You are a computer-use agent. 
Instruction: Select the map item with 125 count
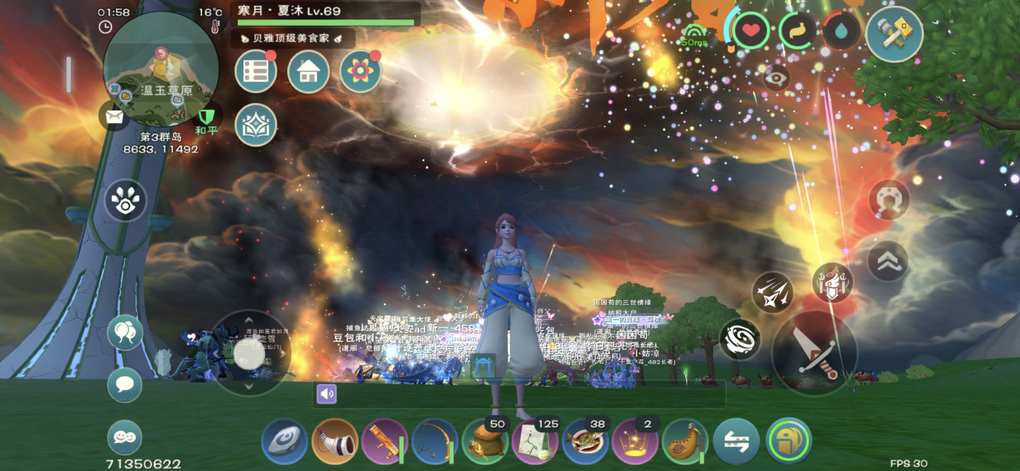[535, 441]
